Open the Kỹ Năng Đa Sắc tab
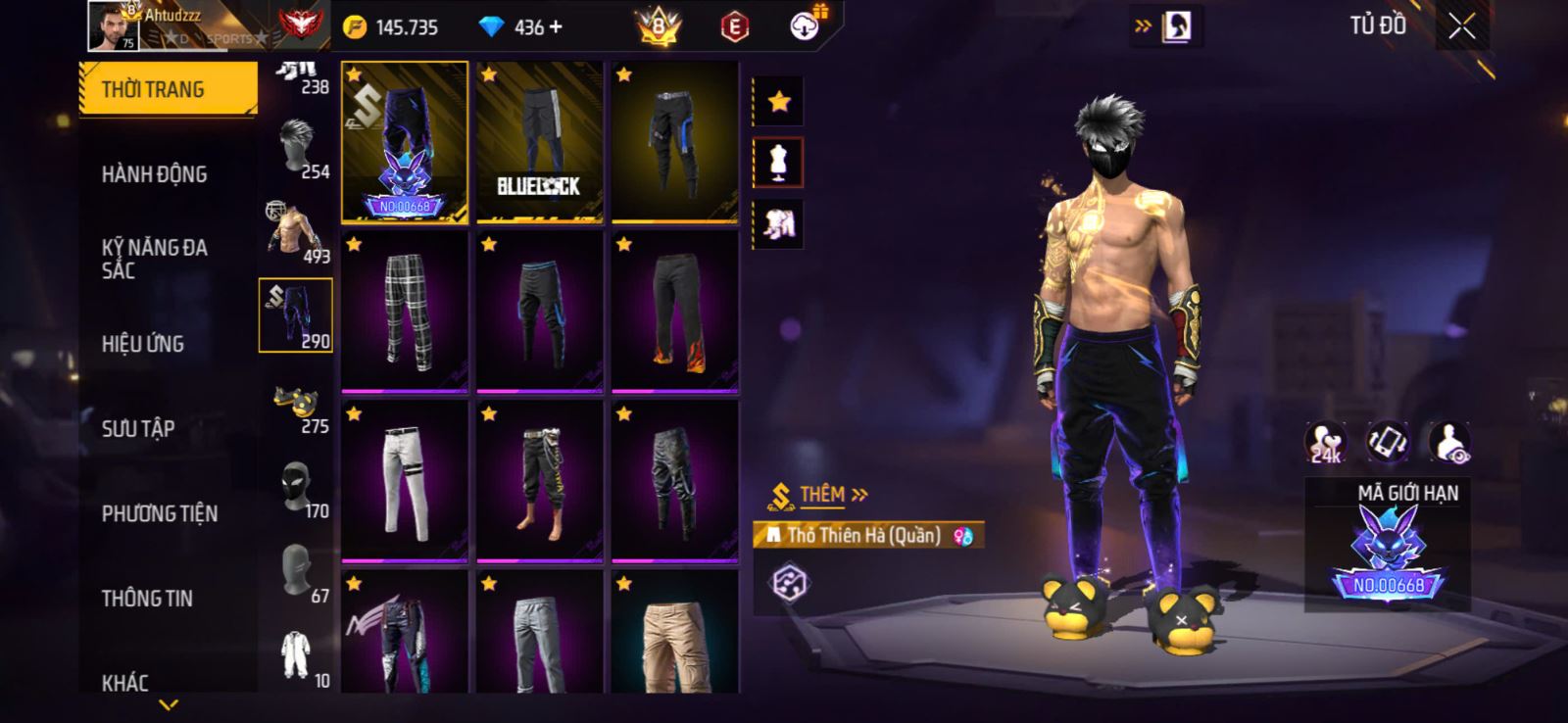Screen dimensions: 1568x723 [x=155, y=259]
